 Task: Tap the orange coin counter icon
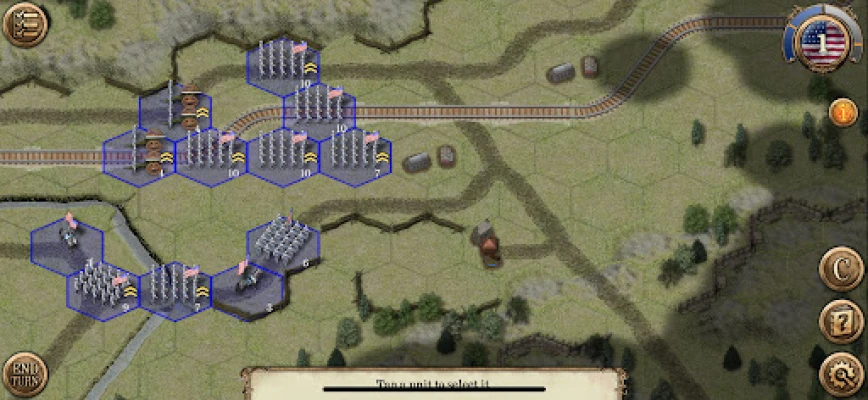(843, 113)
